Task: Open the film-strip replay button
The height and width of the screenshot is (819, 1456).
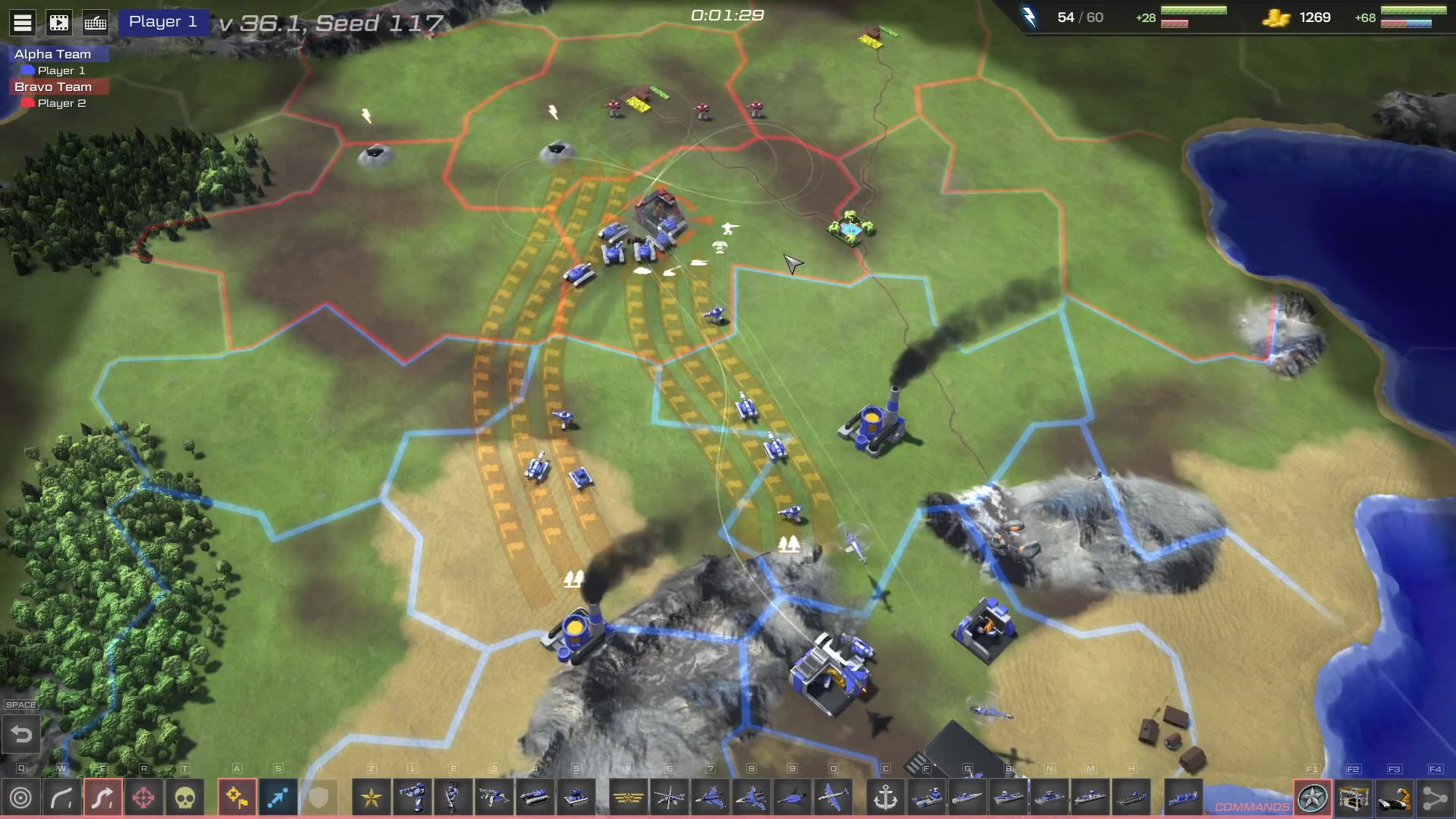Action: tap(59, 23)
